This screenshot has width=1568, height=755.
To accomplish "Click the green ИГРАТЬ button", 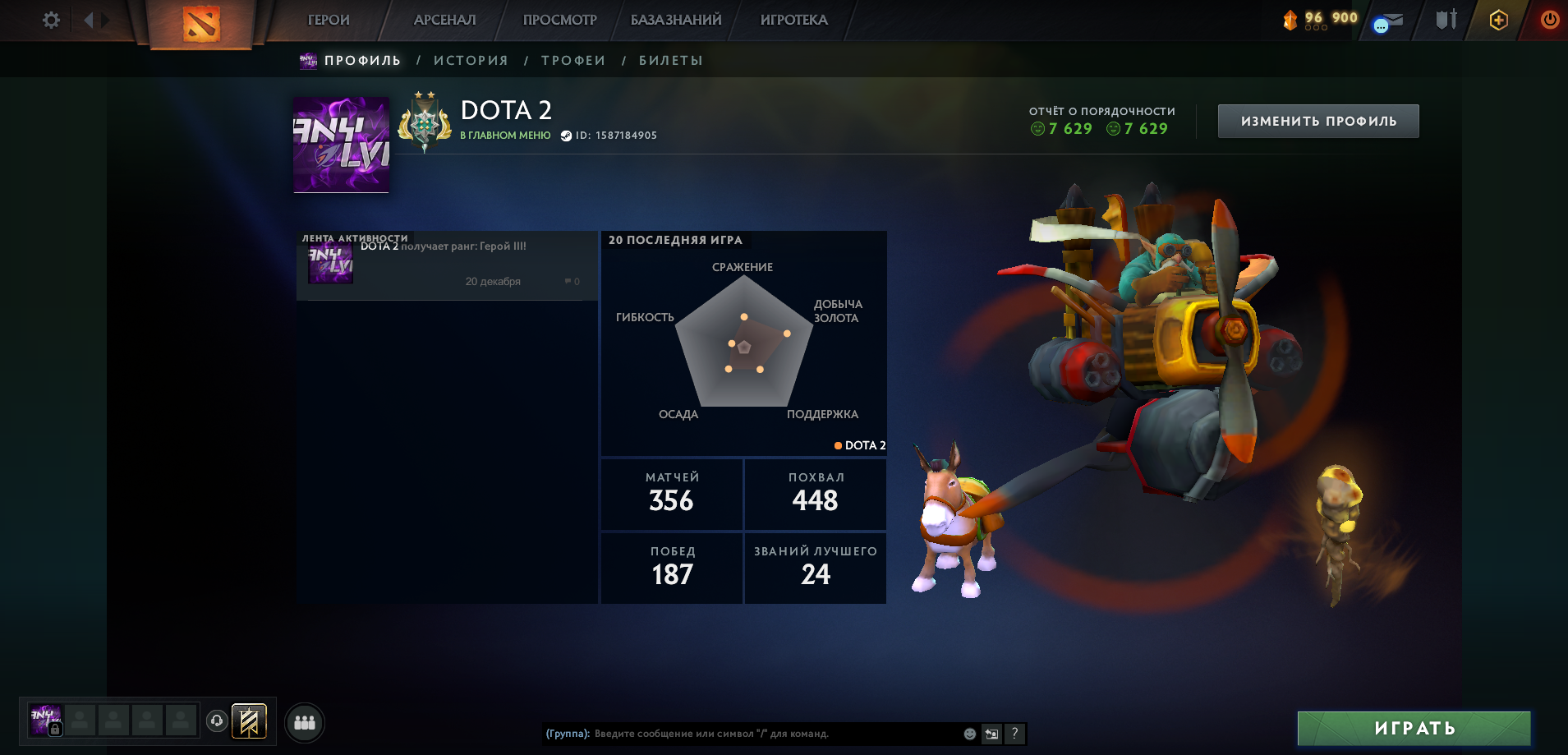I will point(1414,728).
